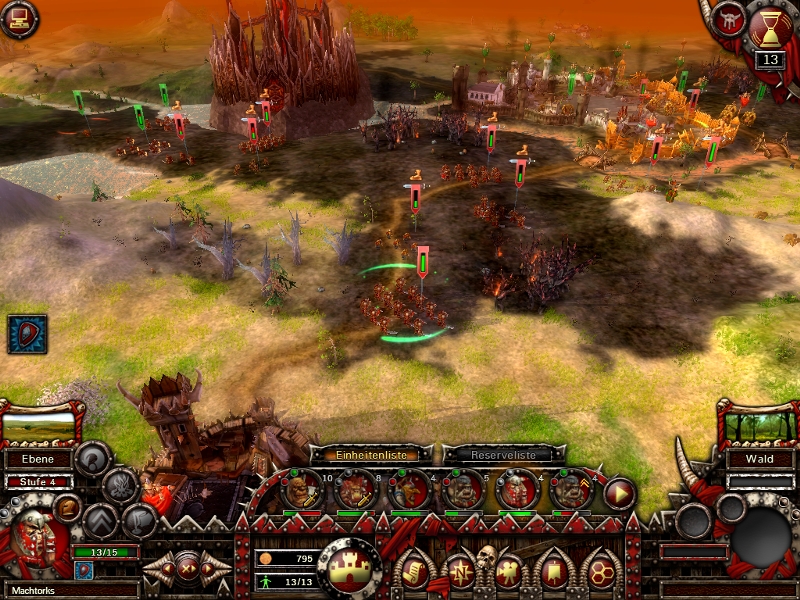The image size is (800, 600).
Task: Toggle the hexagon grid button
Action: click(602, 571)
